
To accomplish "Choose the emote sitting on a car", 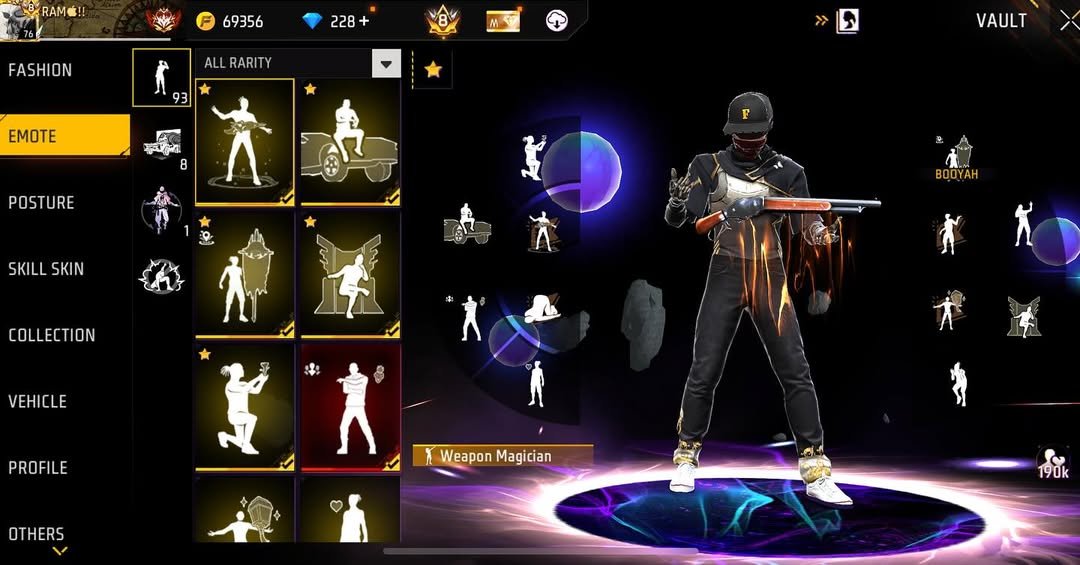I will 350,141.
